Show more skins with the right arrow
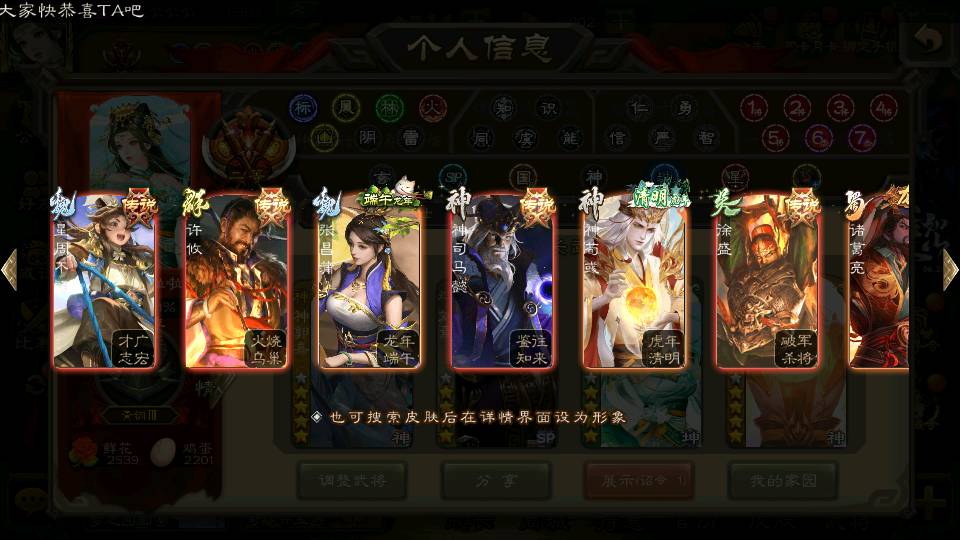Image resolution: width=960 pixels, height=540 pixels. (950, 270)
